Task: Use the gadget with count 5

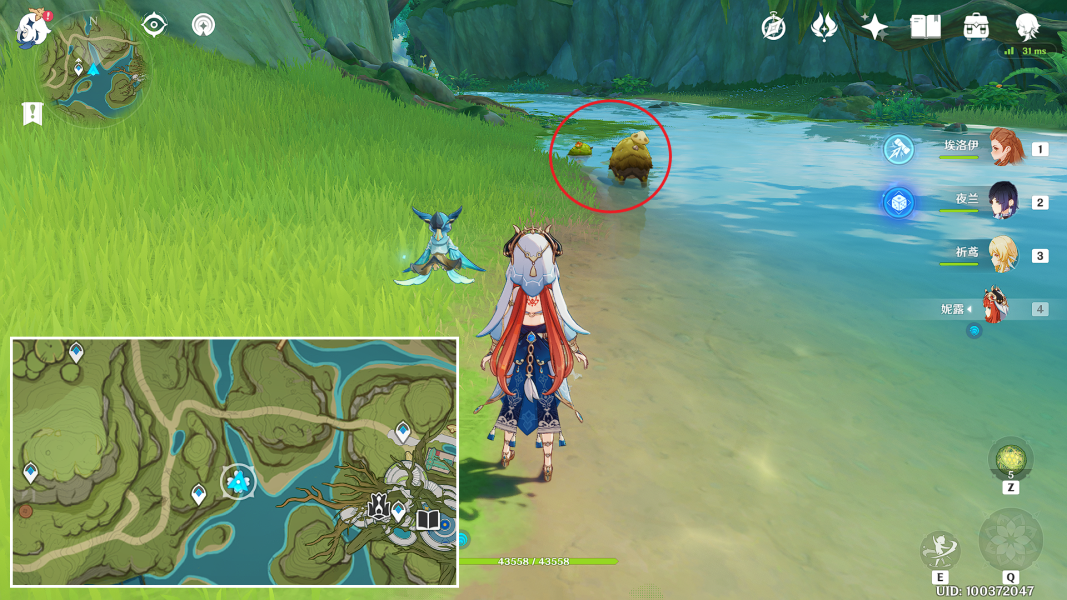Action: tap(1010, 459)
